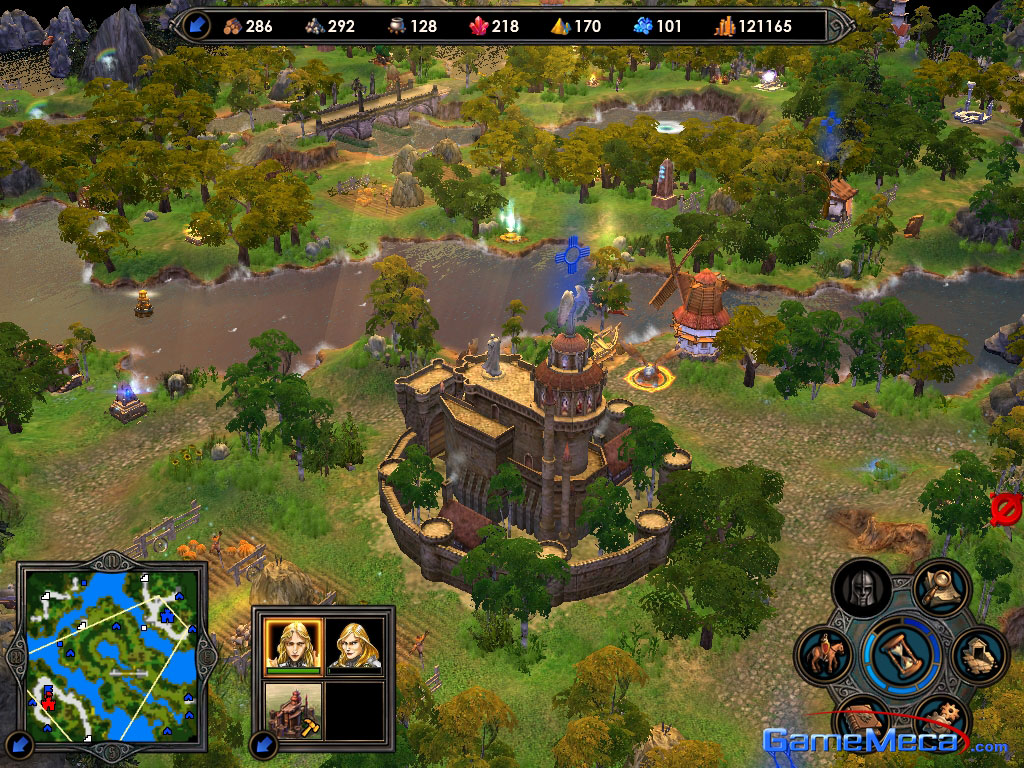
Task: Collapse the resource bar with its blue arrow
Action: 196,25
